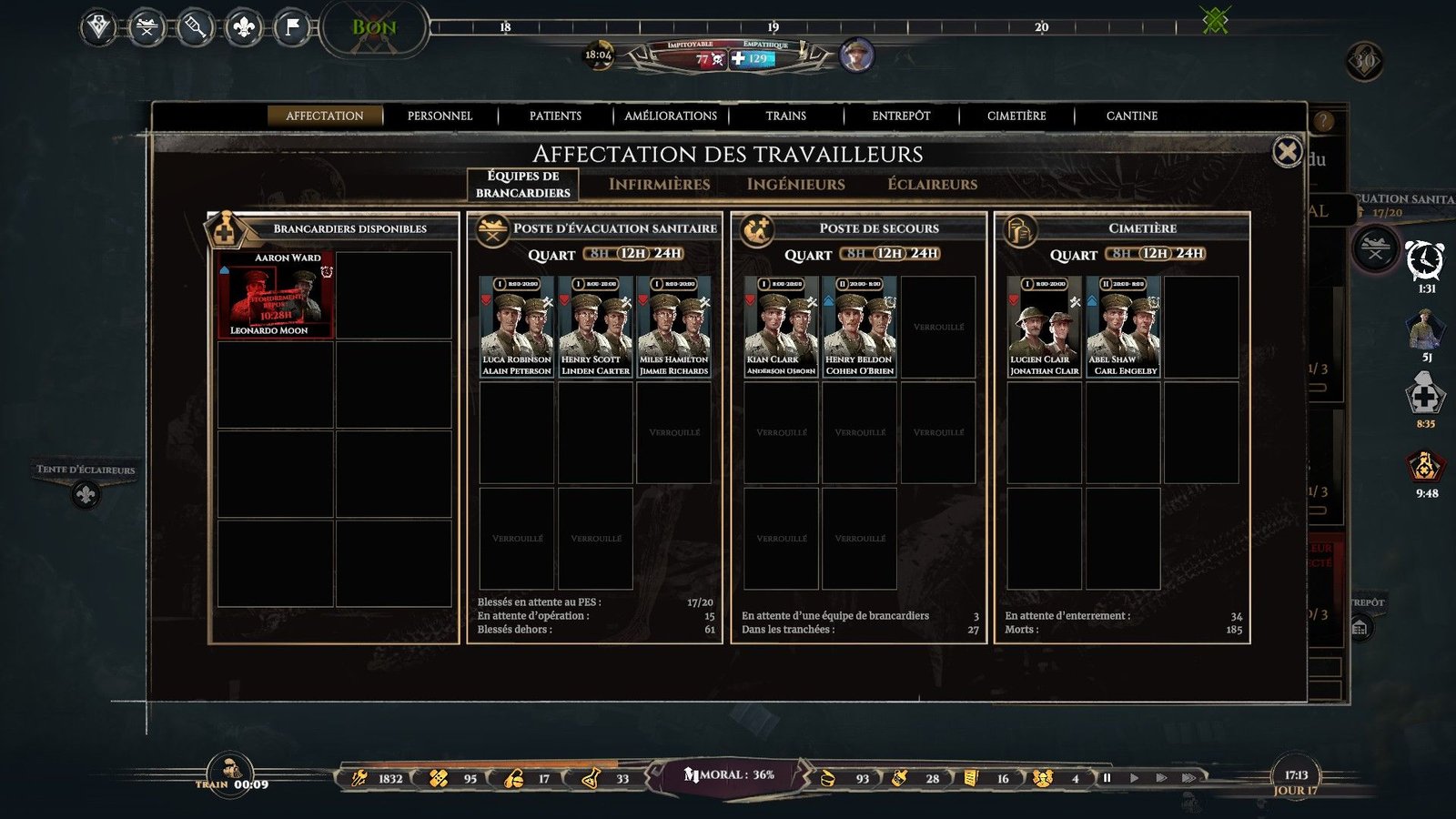Choose the Luca Robinson stretcher team card

click(x=517, y=327)
